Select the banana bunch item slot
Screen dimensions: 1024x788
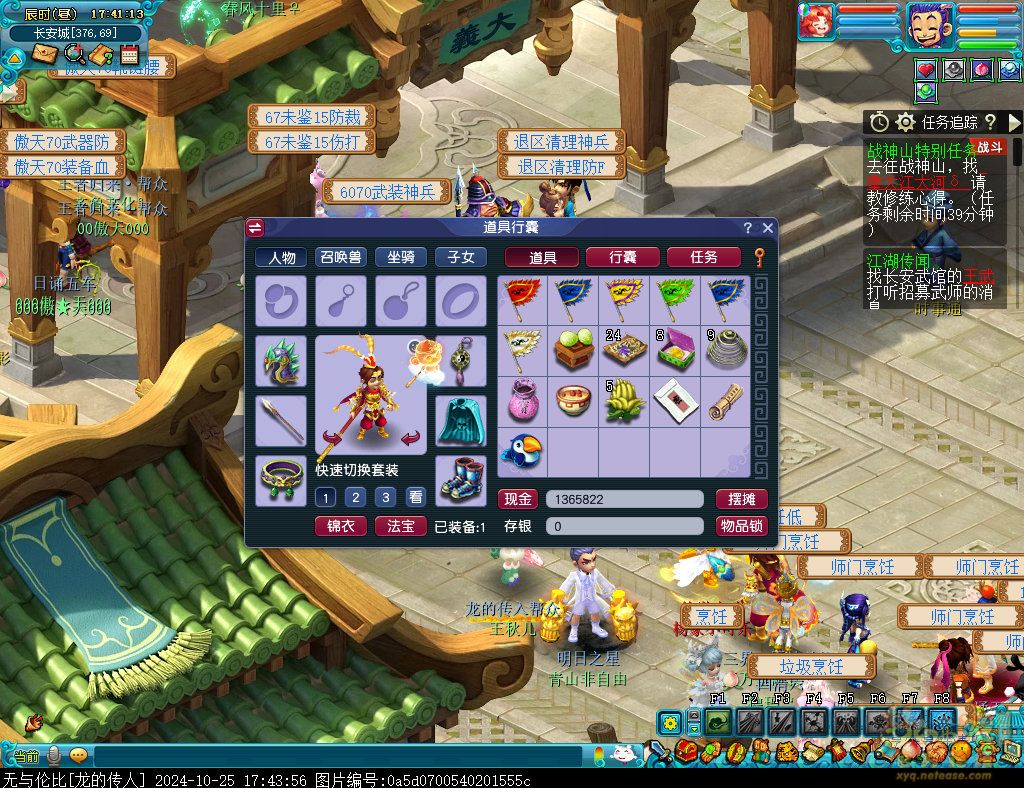tap(622, 401)
